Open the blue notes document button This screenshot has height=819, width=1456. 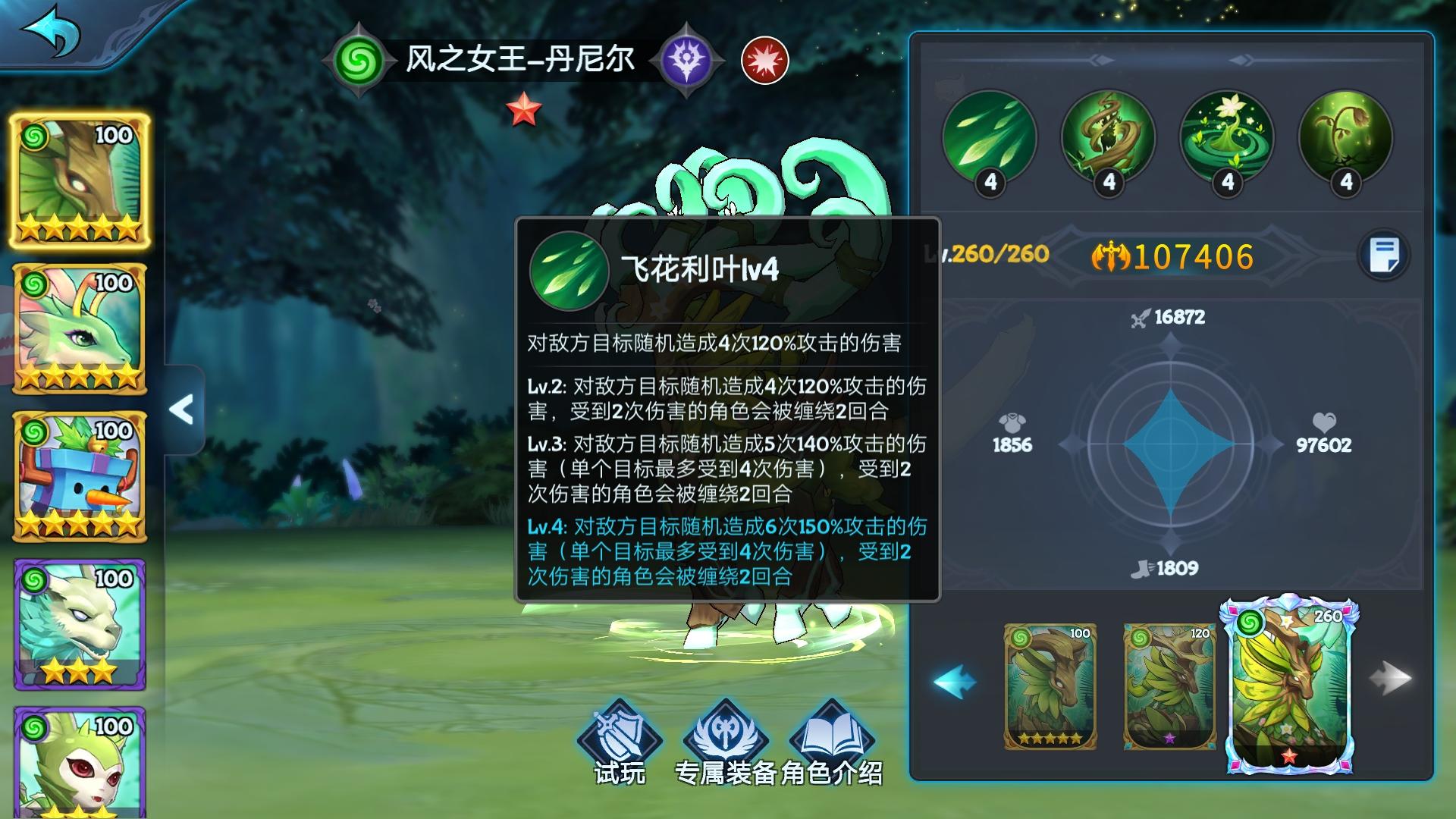tap(1384, 256)
